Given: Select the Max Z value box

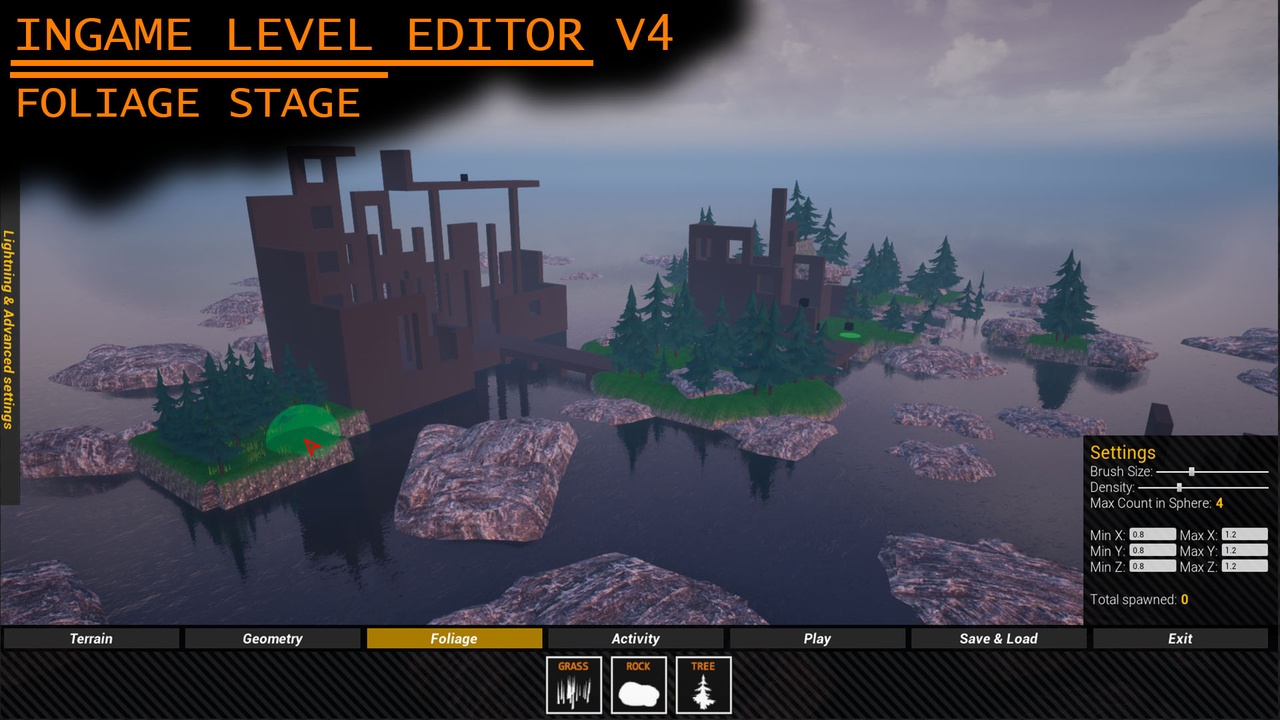Looking at the screenshot, I should point(1247,566).
